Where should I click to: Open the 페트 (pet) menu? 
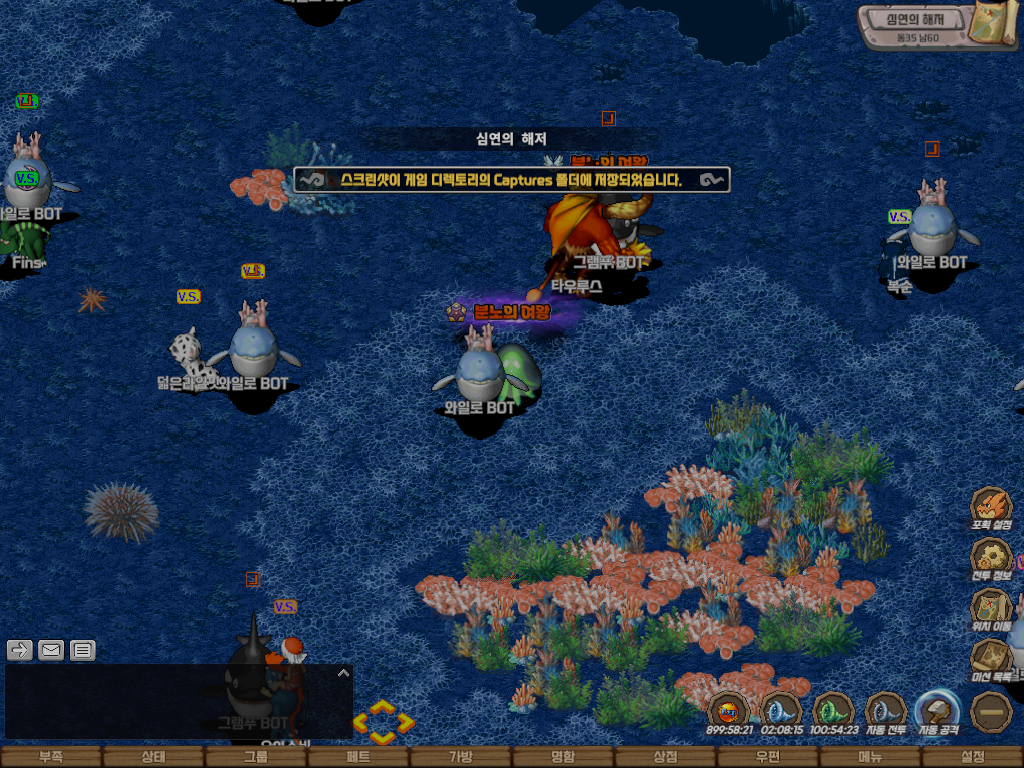pos(358,757)
